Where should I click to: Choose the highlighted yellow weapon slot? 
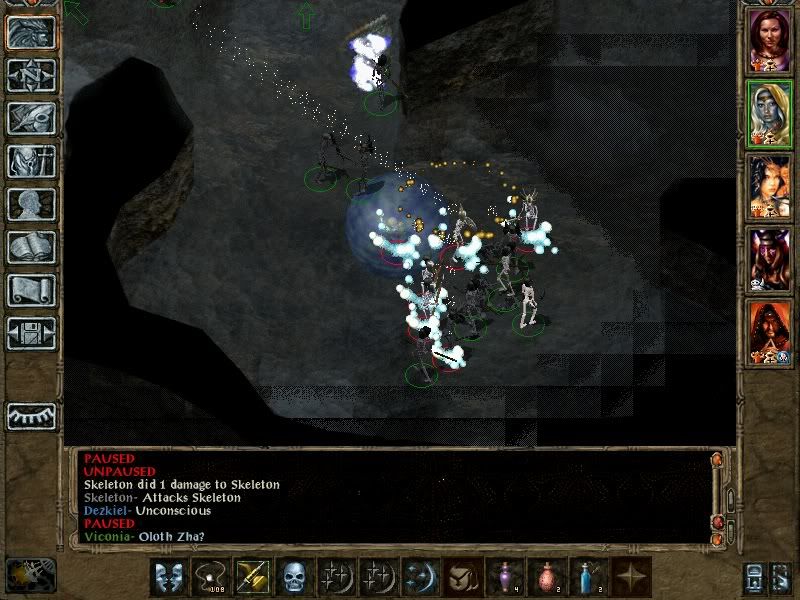[252, 577]
